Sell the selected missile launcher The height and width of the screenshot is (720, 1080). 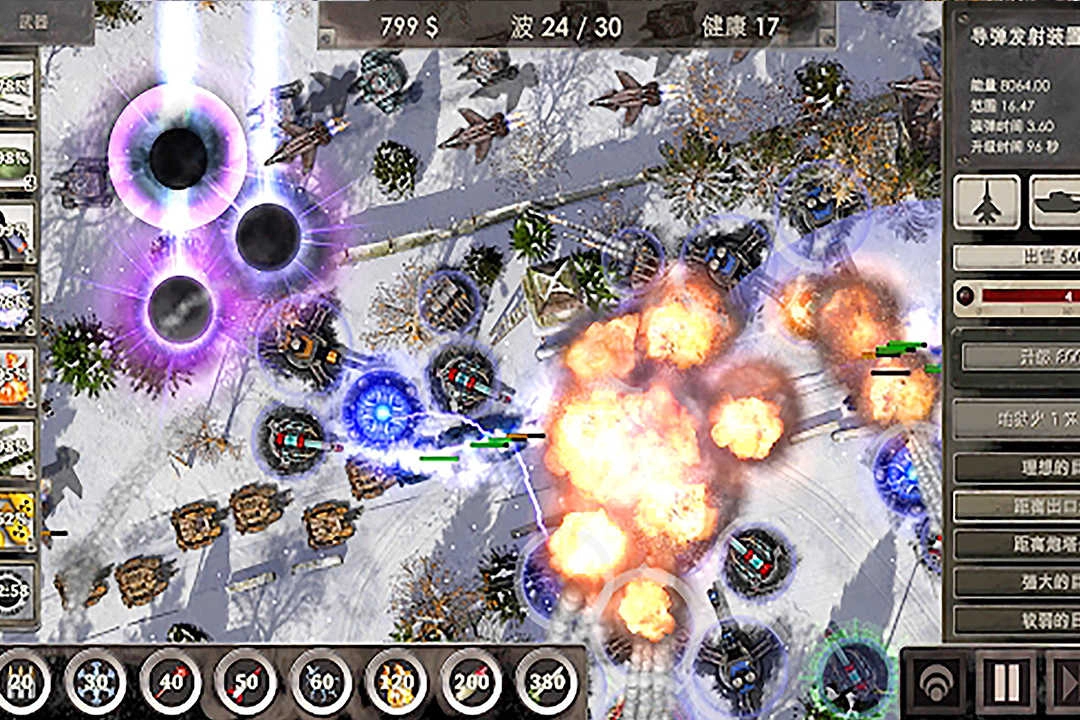1016,257
